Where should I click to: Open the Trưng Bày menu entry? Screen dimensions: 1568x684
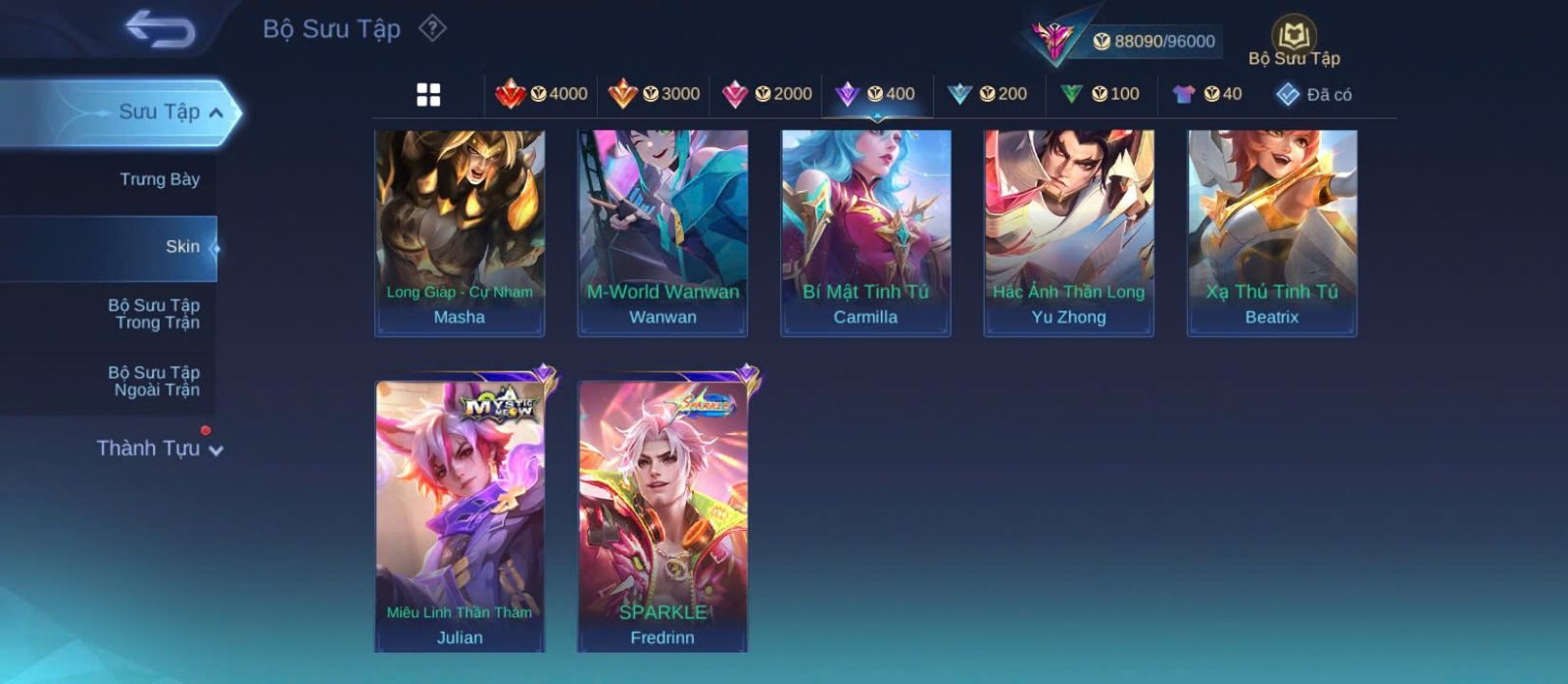point(159,179)
